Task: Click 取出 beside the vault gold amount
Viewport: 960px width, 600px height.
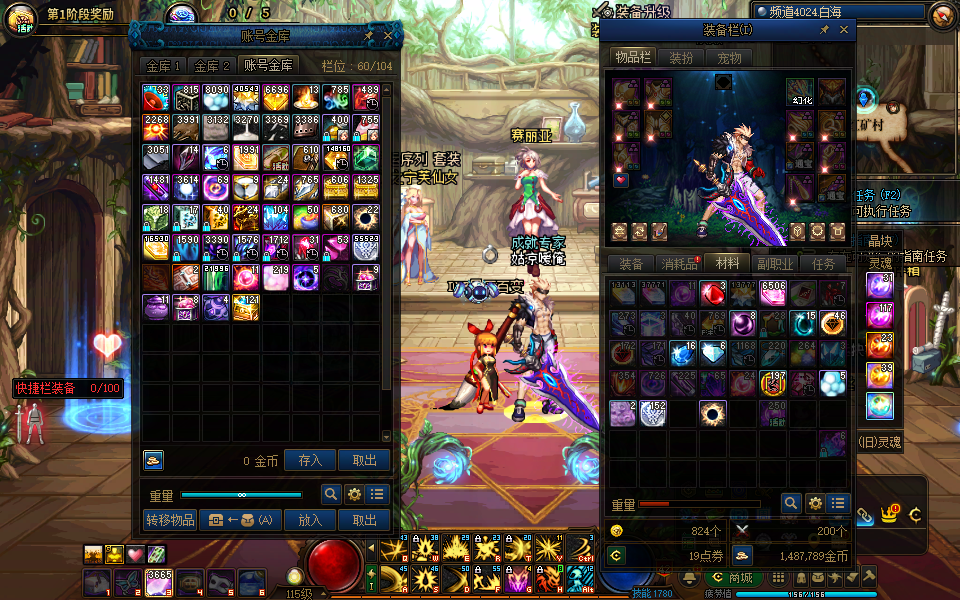Action: point(364,460)
